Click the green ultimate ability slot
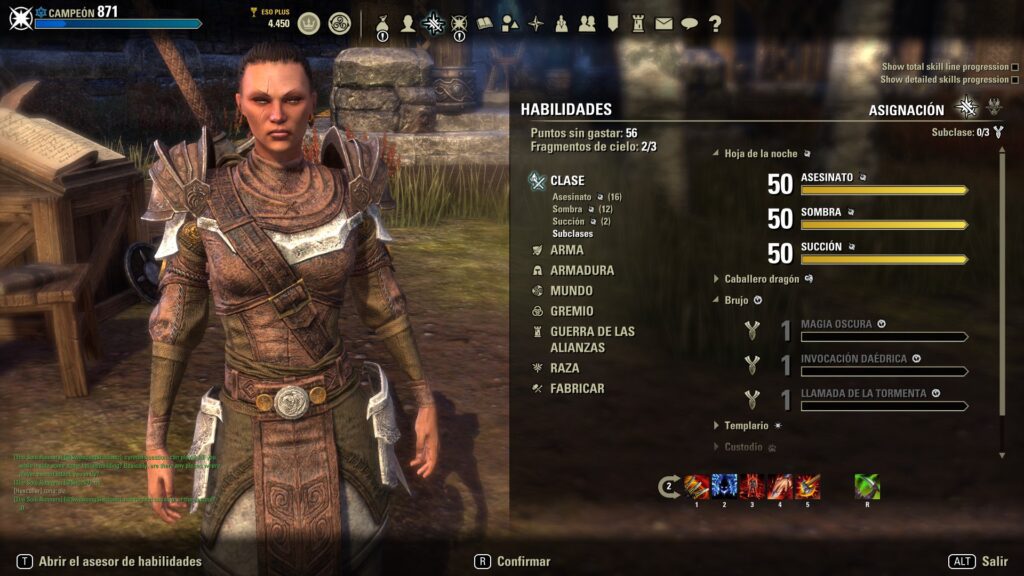1024x576 pixels. click(867, 487)
